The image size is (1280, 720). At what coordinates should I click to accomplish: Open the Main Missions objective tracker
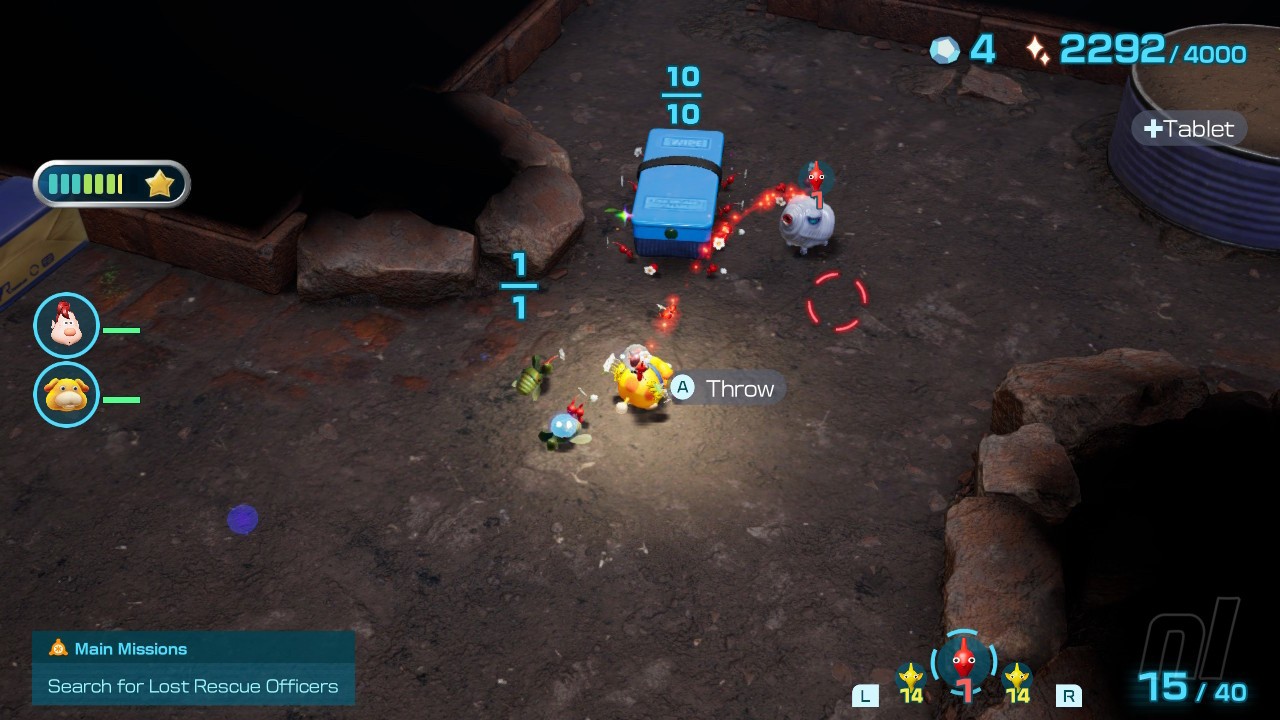tap(193, 668)
